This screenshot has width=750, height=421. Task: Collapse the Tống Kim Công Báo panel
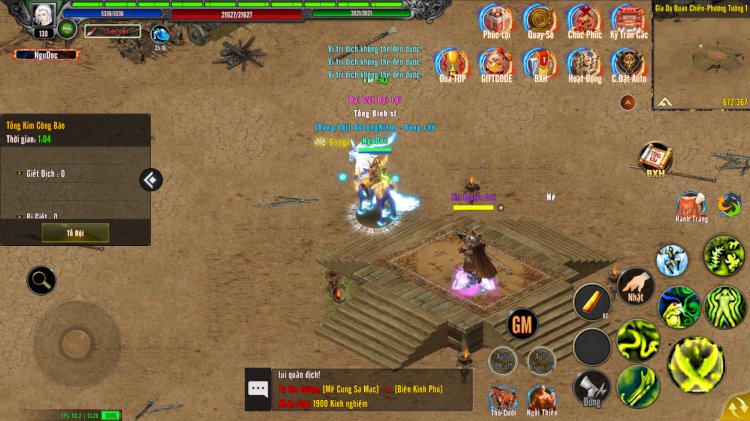click(151, 180)
